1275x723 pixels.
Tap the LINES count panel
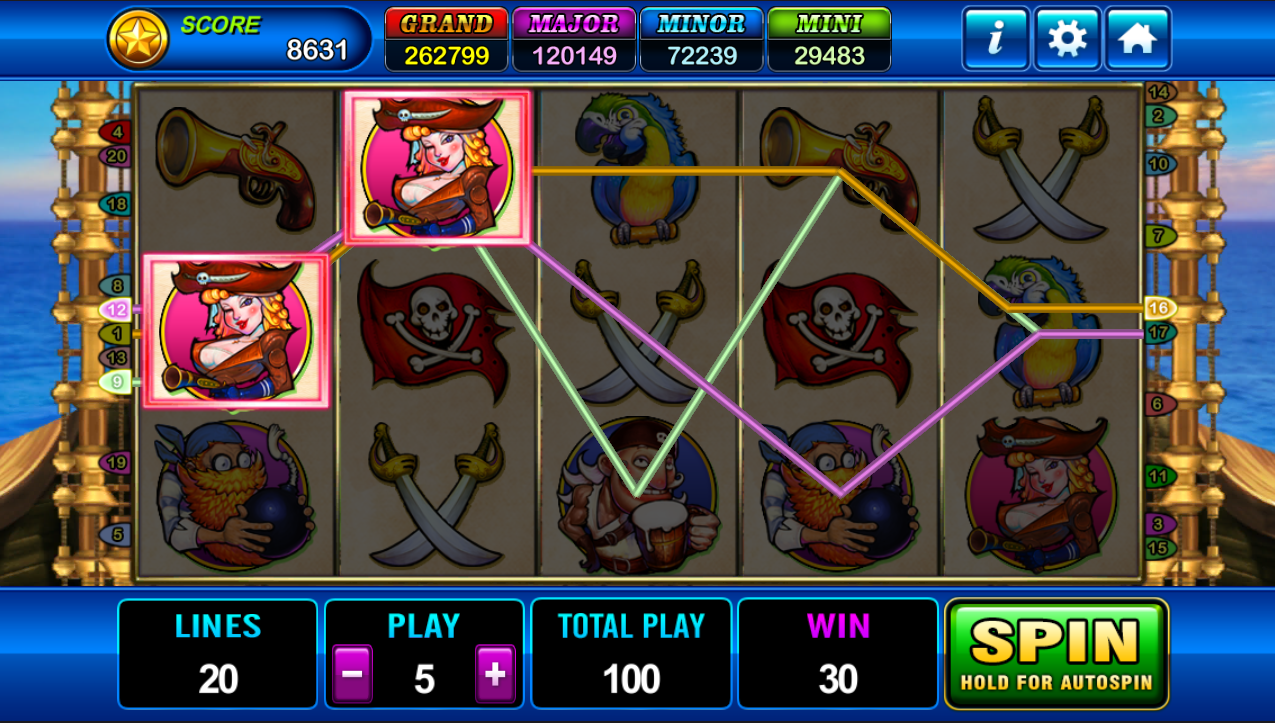218,654
